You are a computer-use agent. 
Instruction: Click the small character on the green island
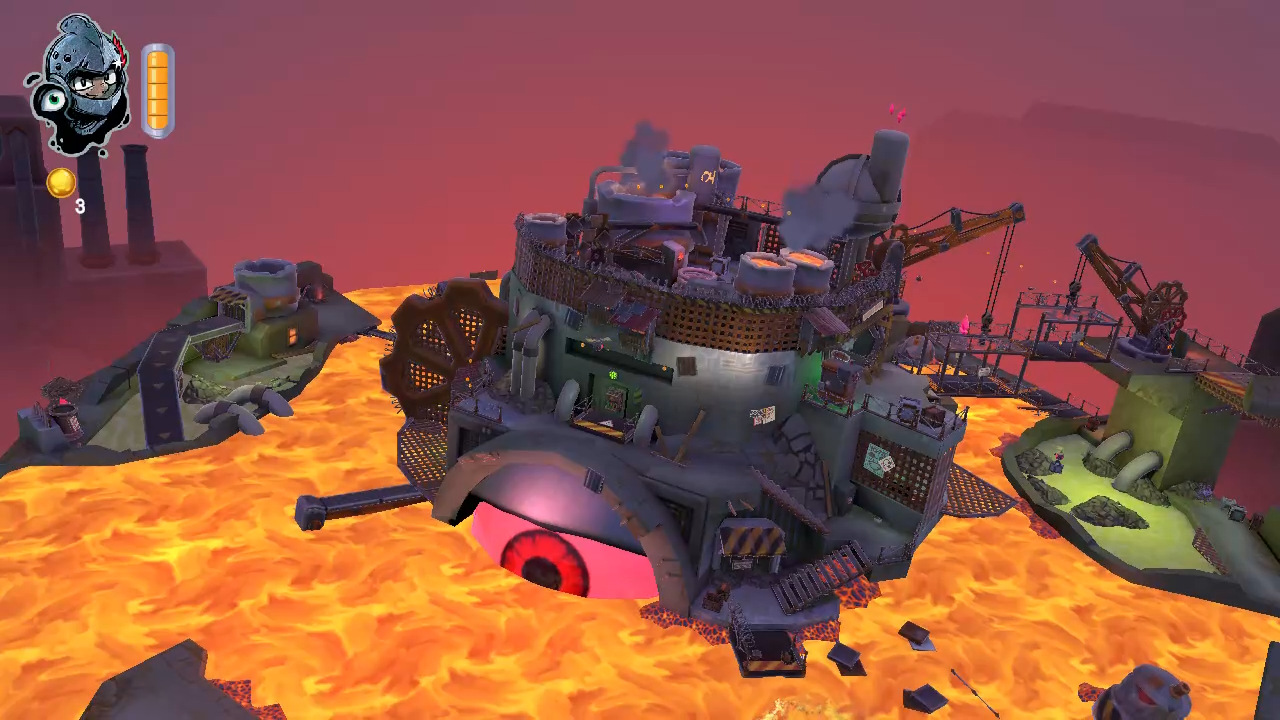tap(1058, 460)
